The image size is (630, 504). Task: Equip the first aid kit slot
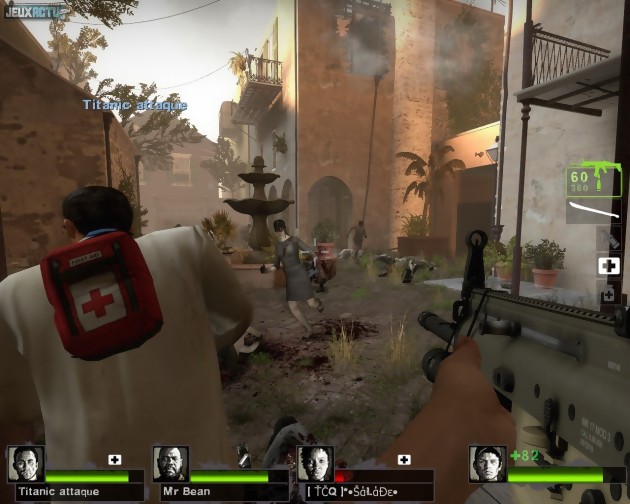click(609, 266)
